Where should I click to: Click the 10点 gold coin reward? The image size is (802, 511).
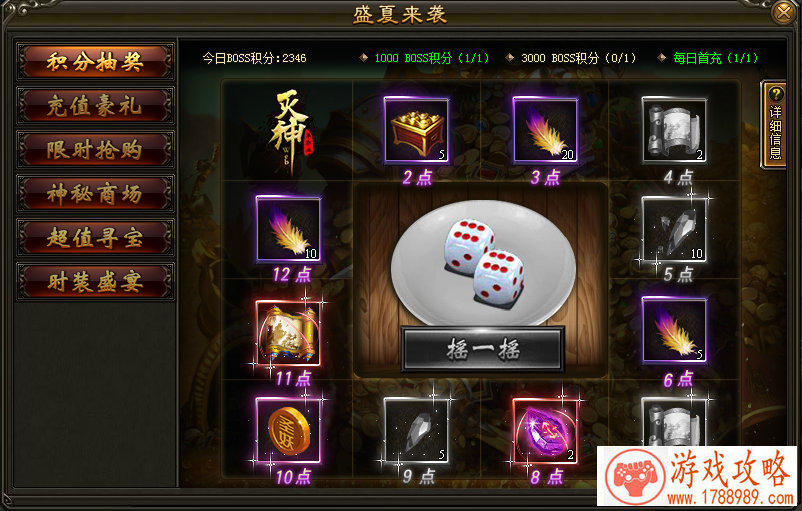(x=287, y=430)
